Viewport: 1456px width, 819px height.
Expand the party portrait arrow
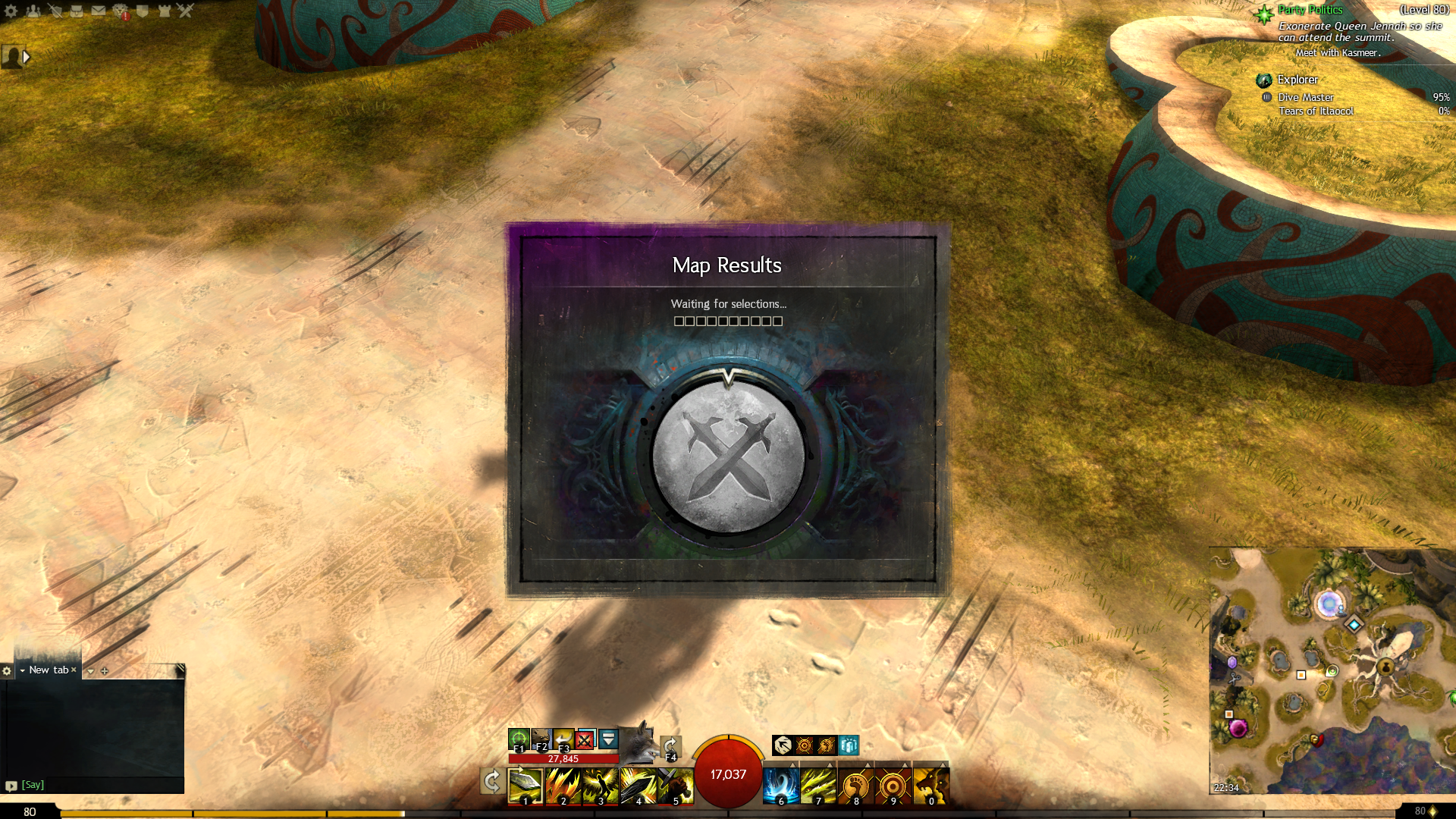pyautogui.click(x=27, y=57)
